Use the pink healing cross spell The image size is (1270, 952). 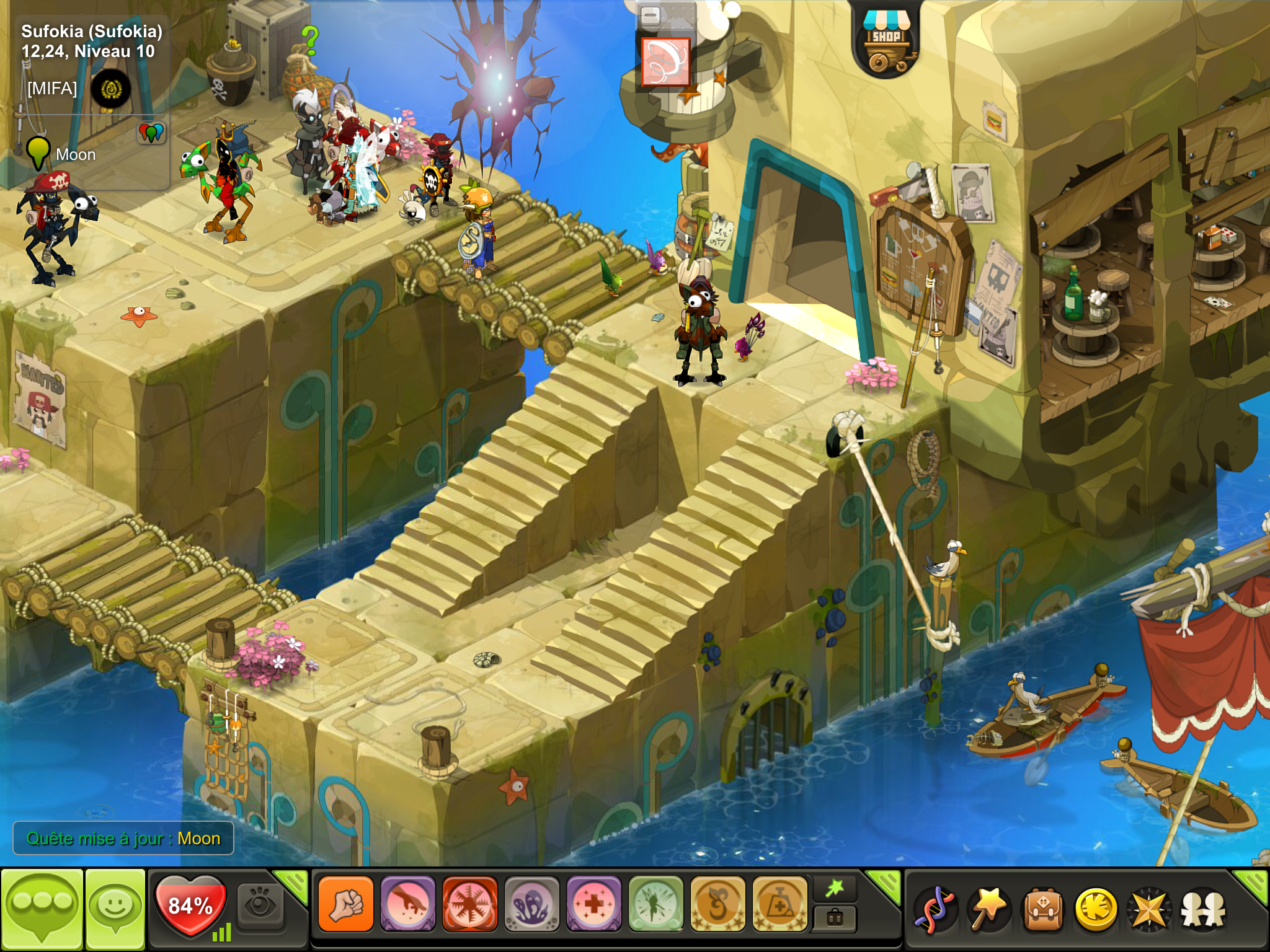click(x=594, y=904)
